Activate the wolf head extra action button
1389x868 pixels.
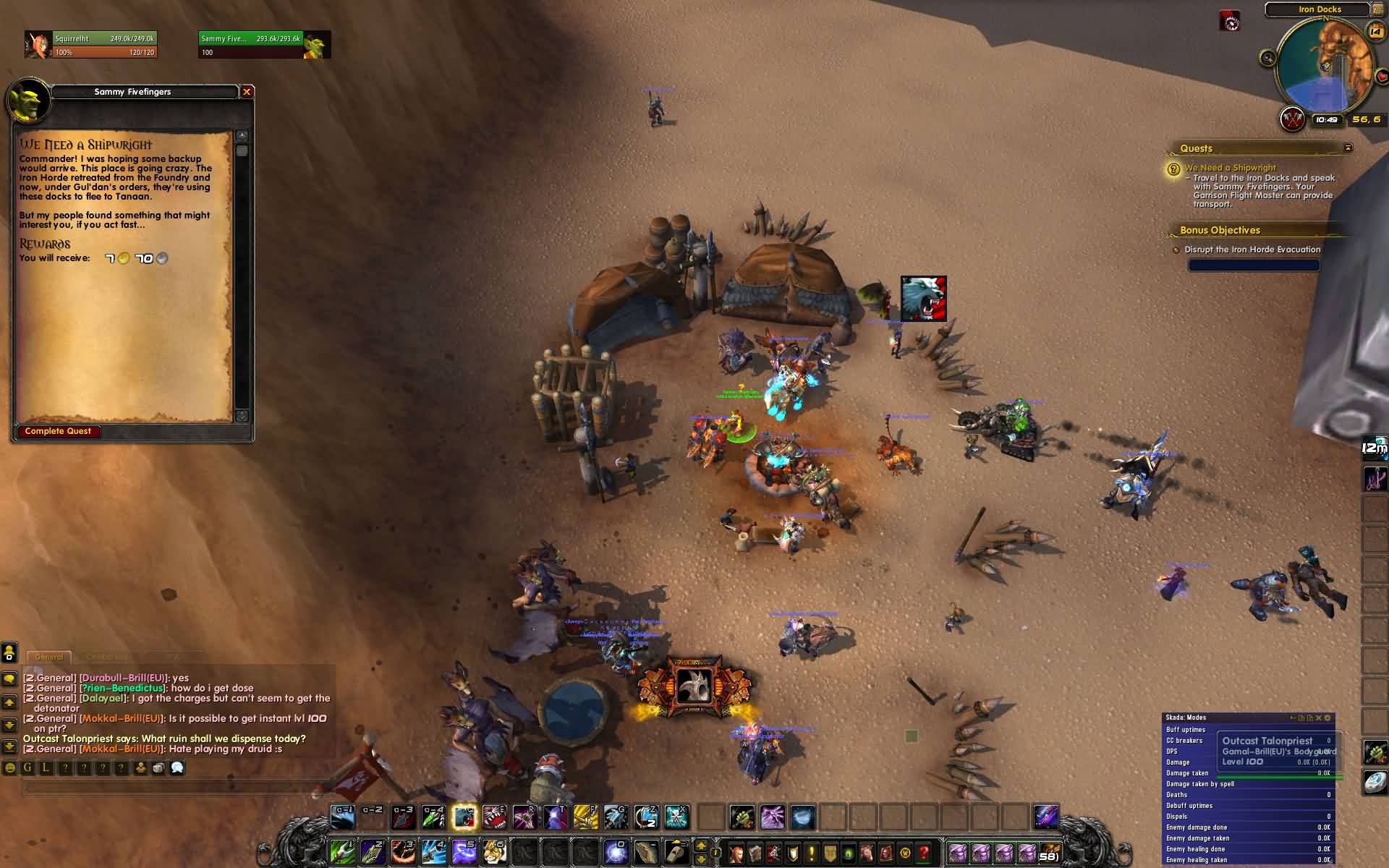(x=694, y=686)
